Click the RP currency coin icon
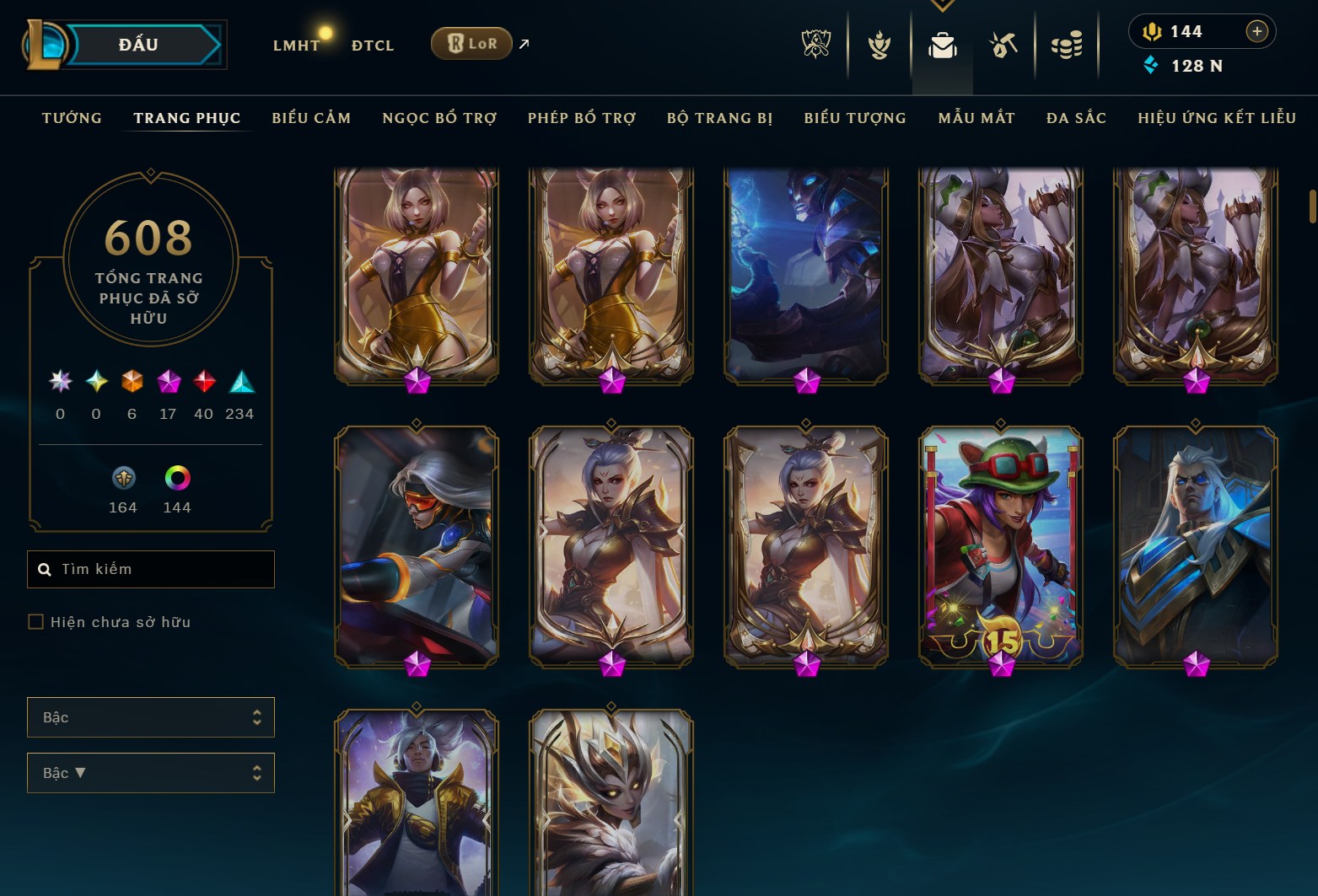The width and height of the screenshot is (1318, 896). [1154, 31]
